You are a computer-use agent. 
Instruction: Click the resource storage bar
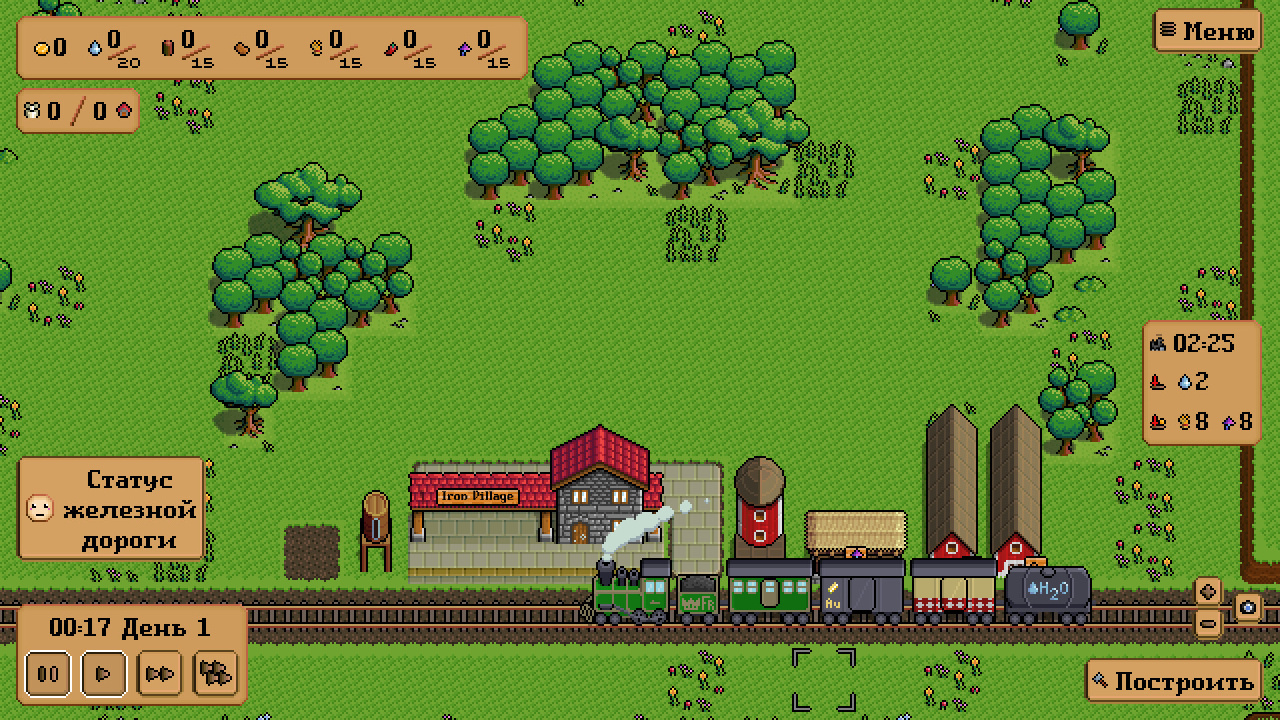click(x=271, y=47)
